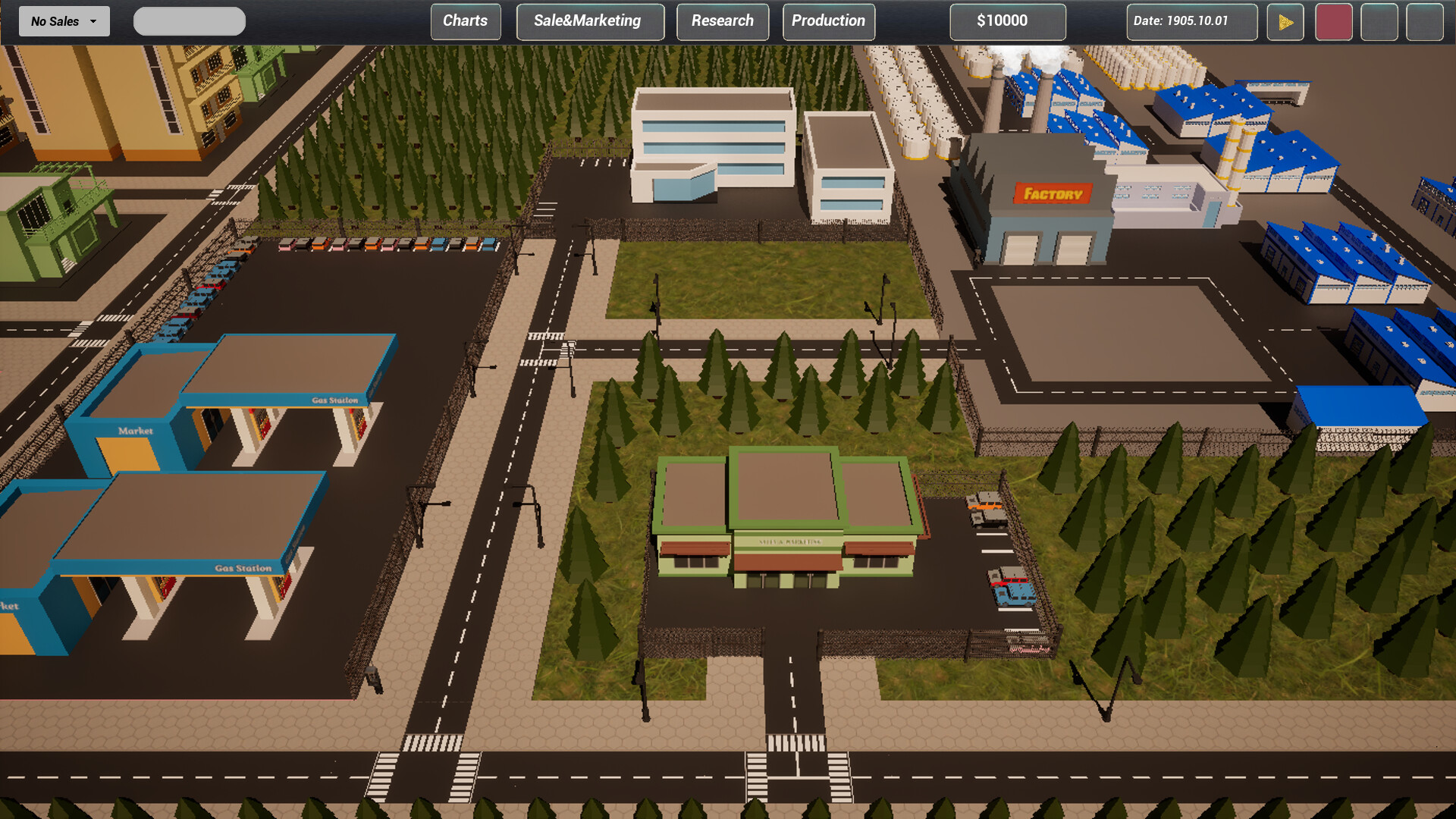The width and height of the screenshot is (1456, 819).
Task: Open the Charts window
Action: coord(465,20)
